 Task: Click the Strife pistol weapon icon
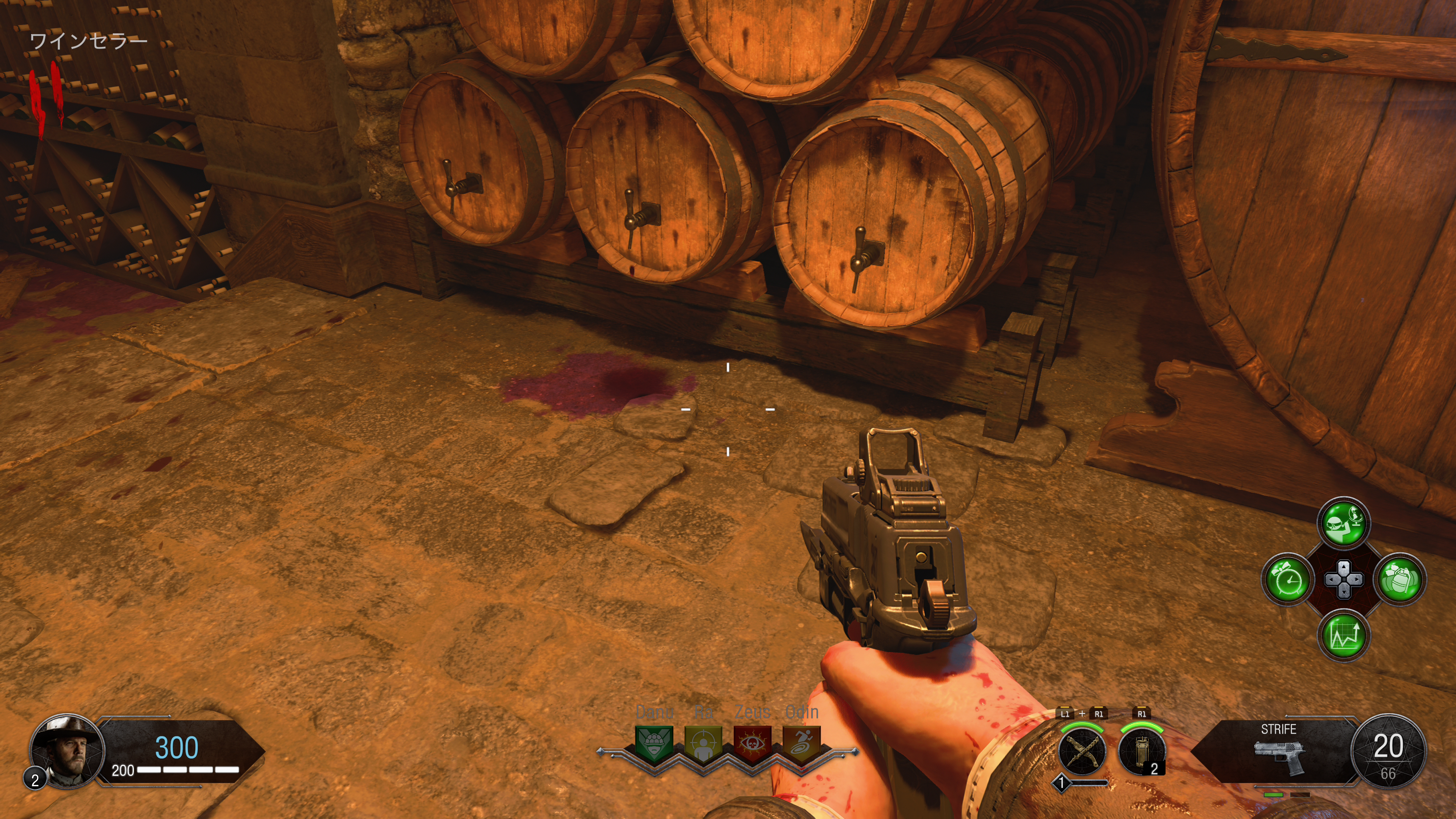[x=1280, y=756]
